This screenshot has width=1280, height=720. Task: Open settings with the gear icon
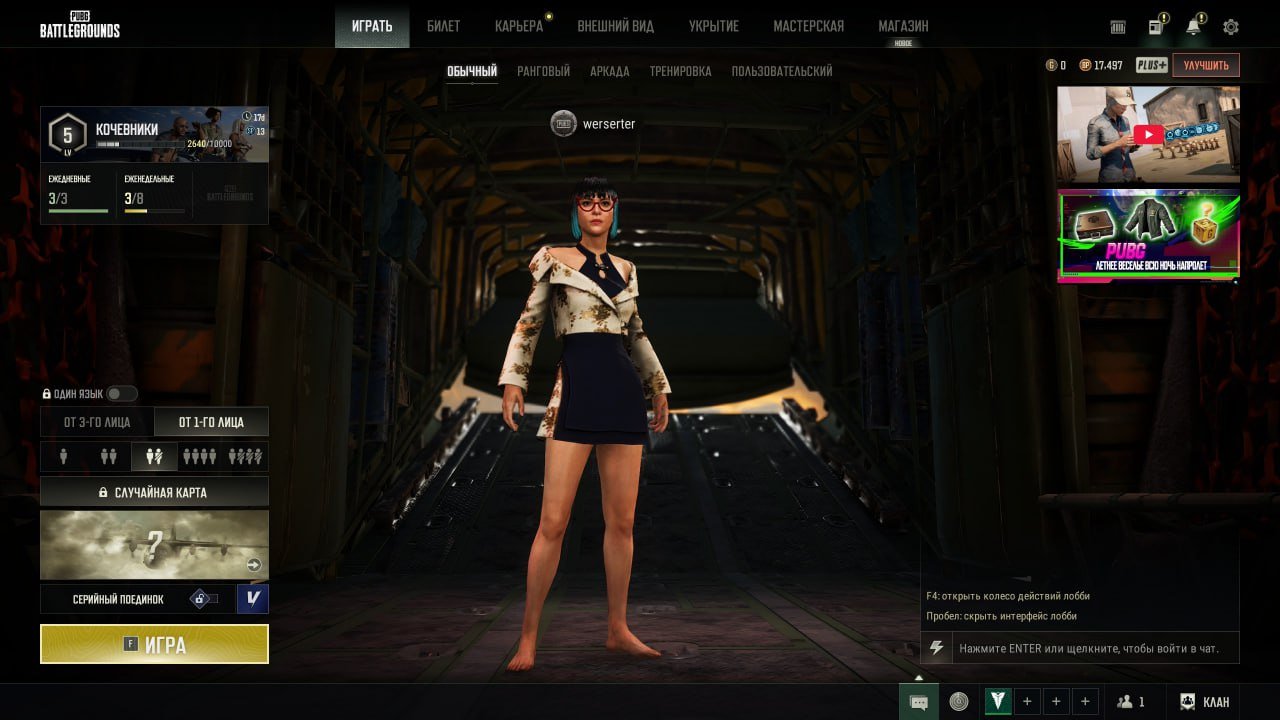[x=1231, y=27]
